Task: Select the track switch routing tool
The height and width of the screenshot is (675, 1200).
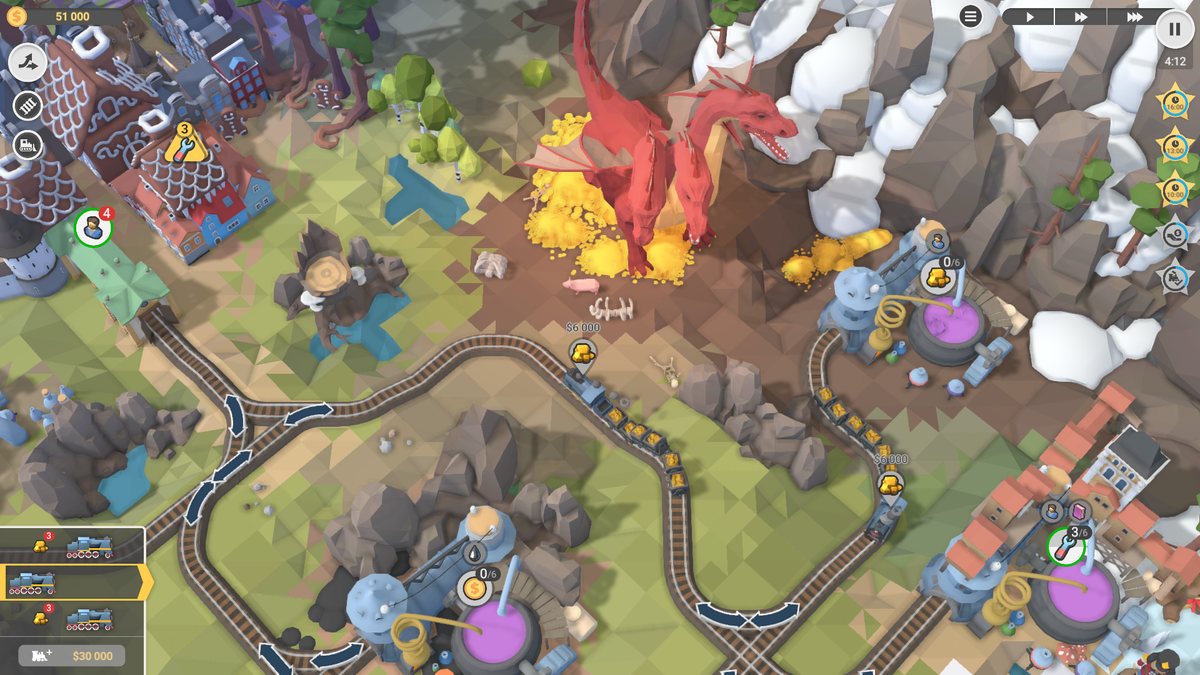Action: click(28, 63)
